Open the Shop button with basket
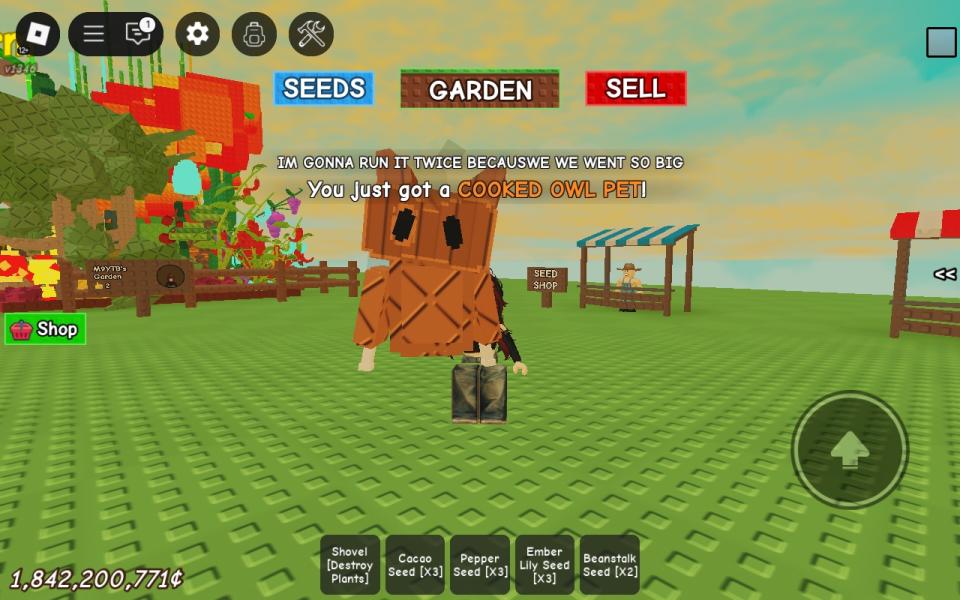 tap(45, 329)
